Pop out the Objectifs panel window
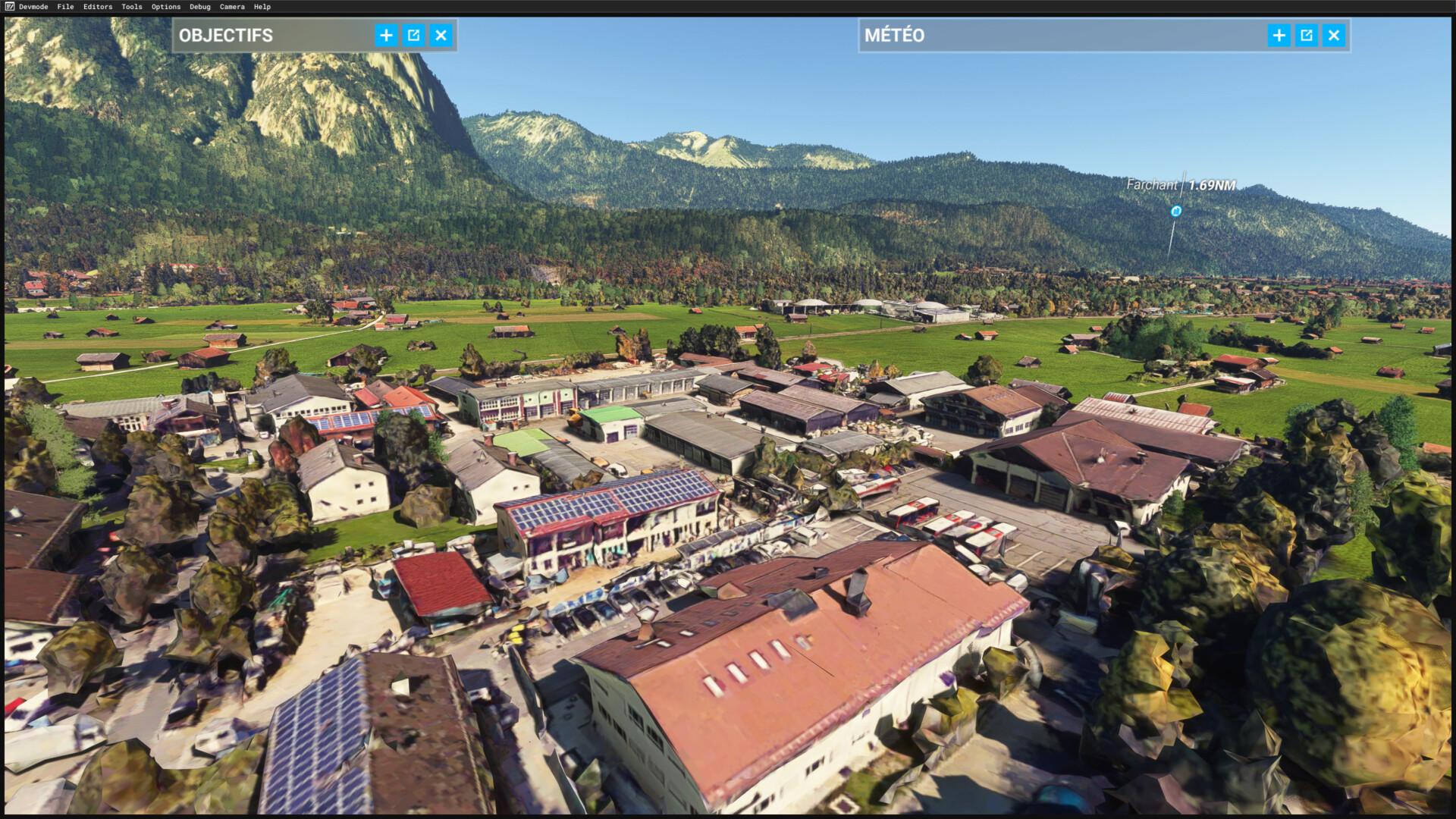The height and width of the screenshot is (819, 1456). point(413,36)
